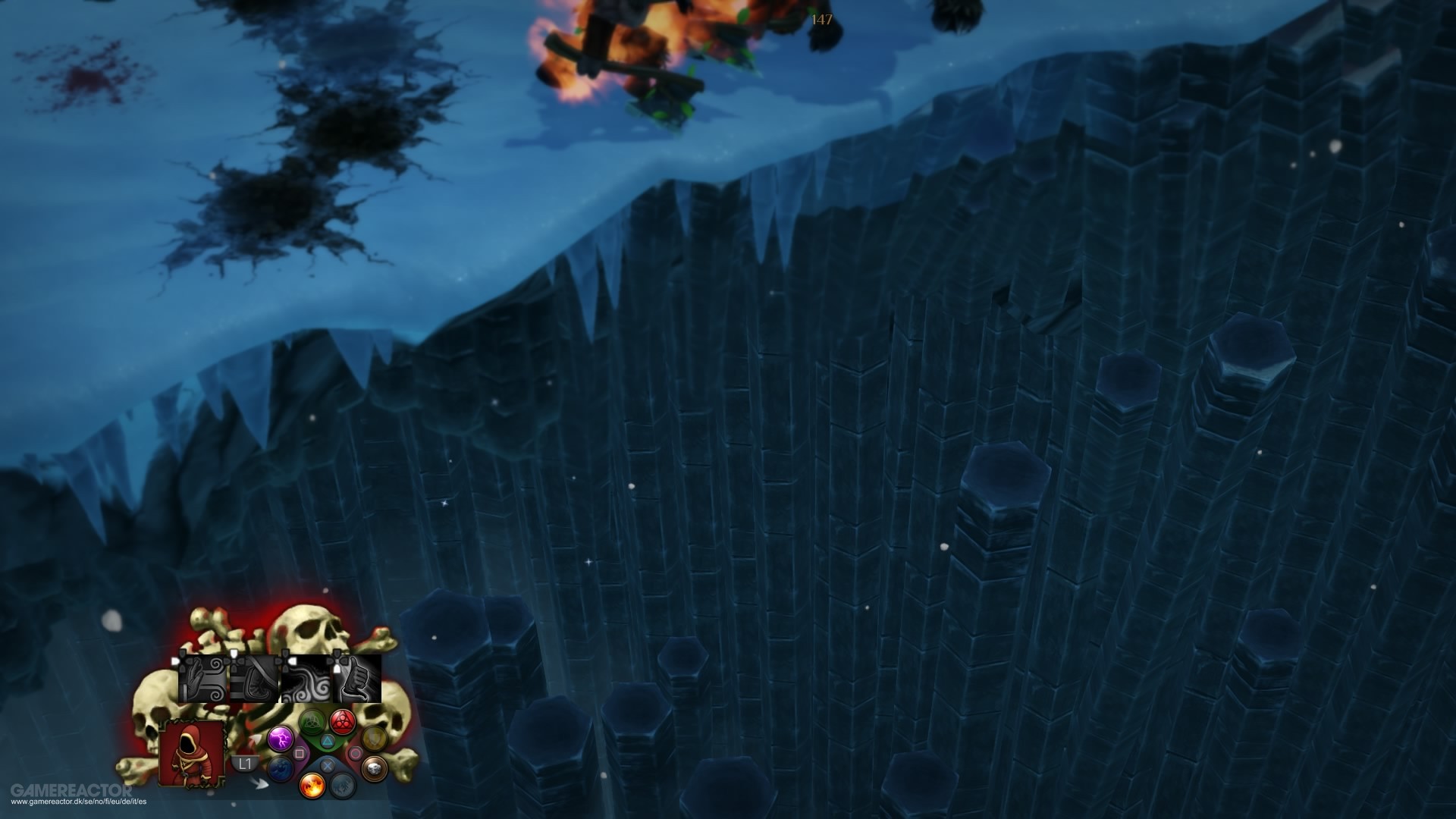This screenshot has width=1456, height=819.
Task: Click the Circle controller button icon
Action: click(356, 753)
